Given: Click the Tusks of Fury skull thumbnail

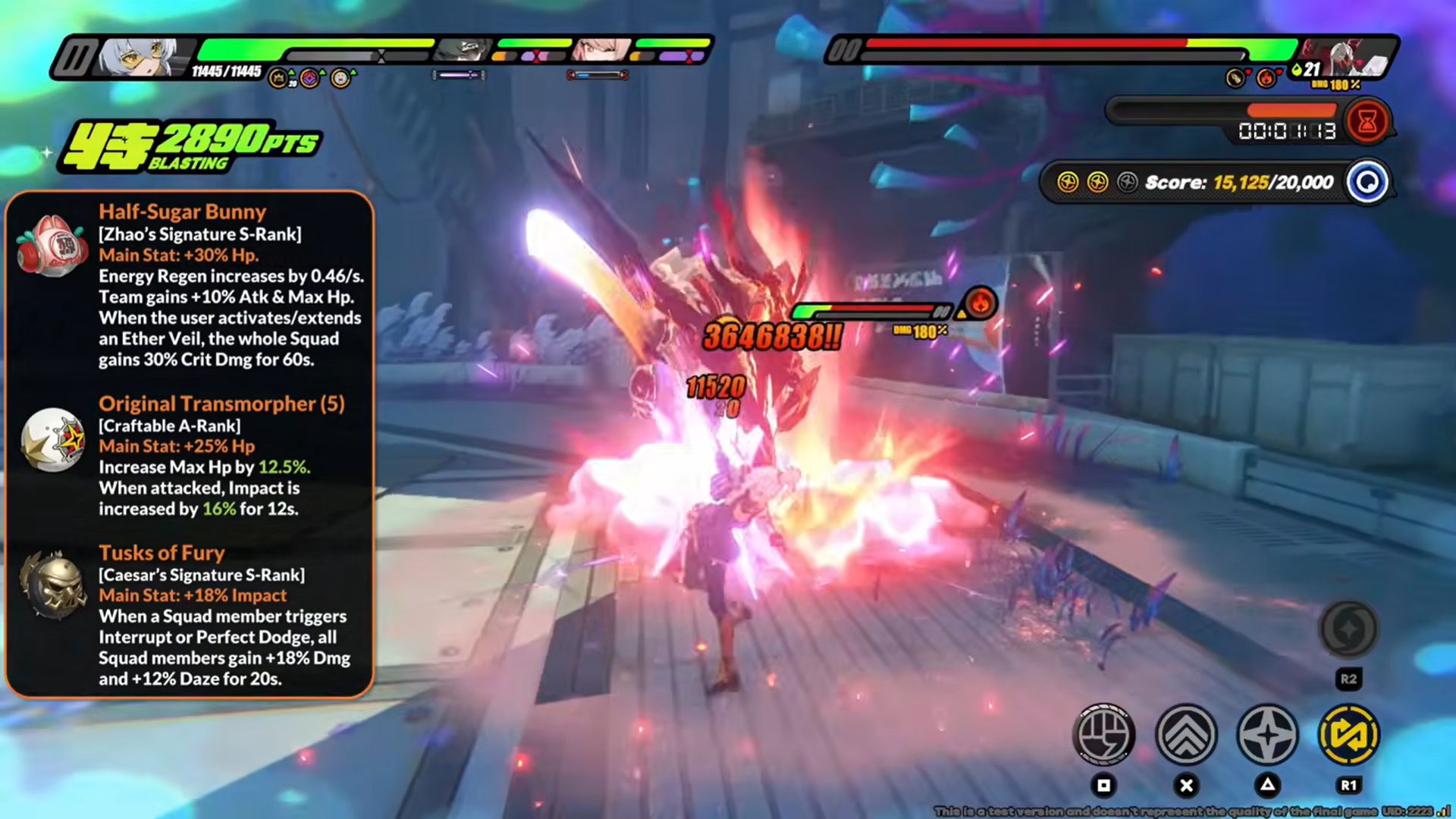Looking at the screenshot, I should click(52, 584).
